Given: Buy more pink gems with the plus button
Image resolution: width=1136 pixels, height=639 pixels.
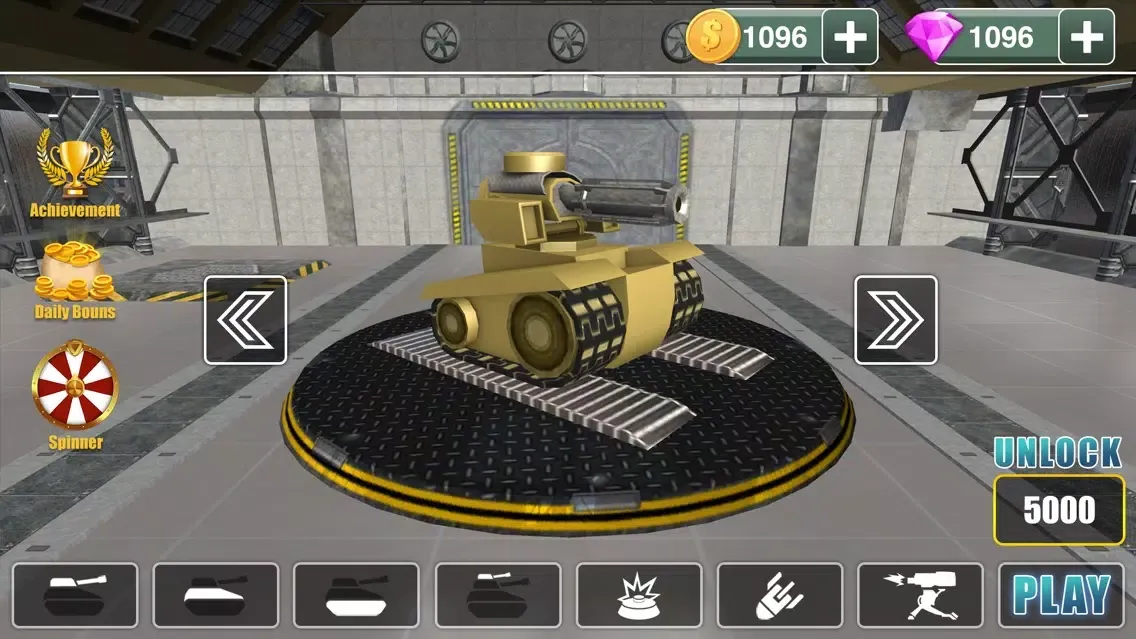Looking at the screenshot, I should click(1086, 37).
